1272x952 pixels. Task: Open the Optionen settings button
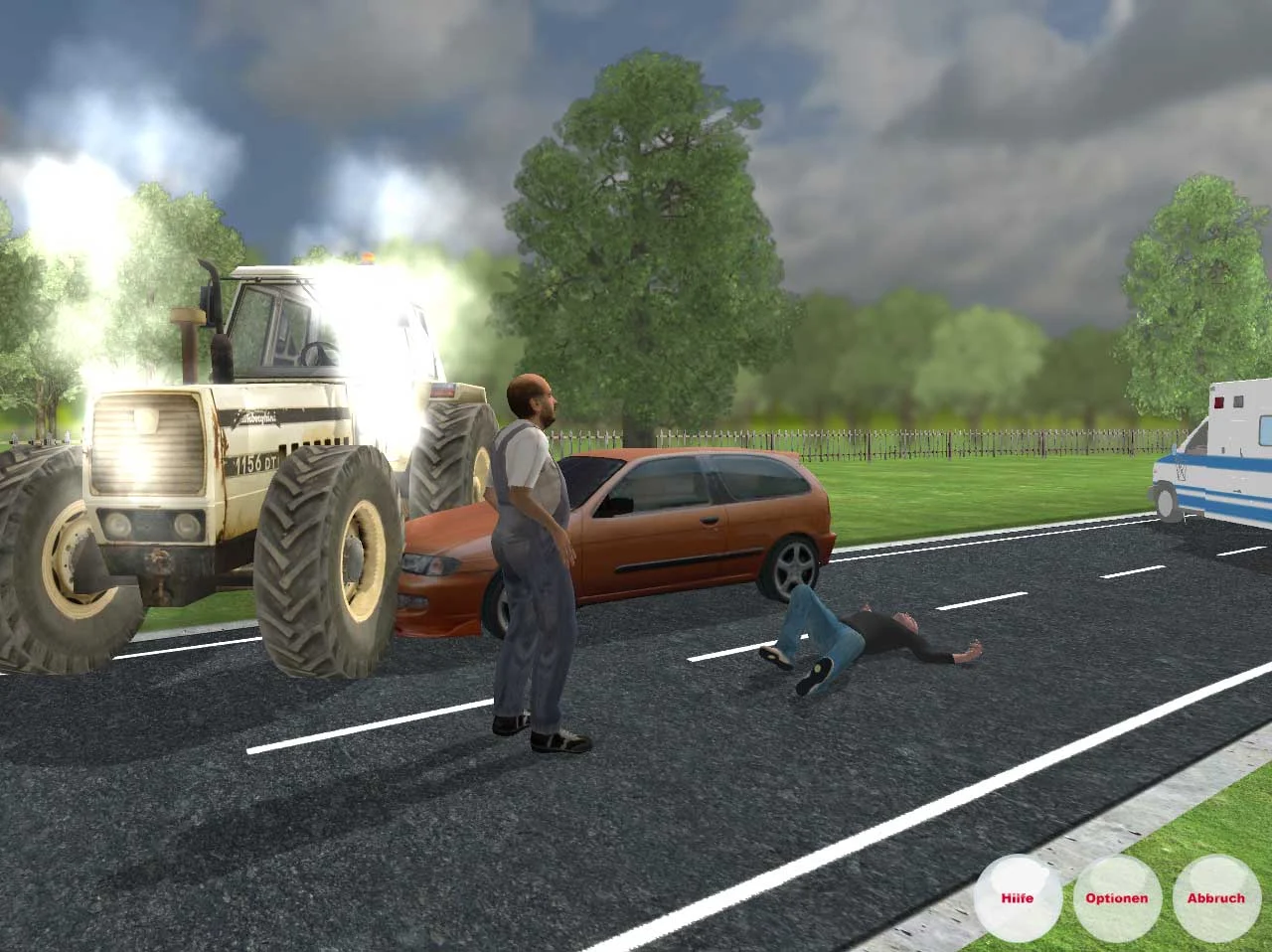click(1118, 897)
